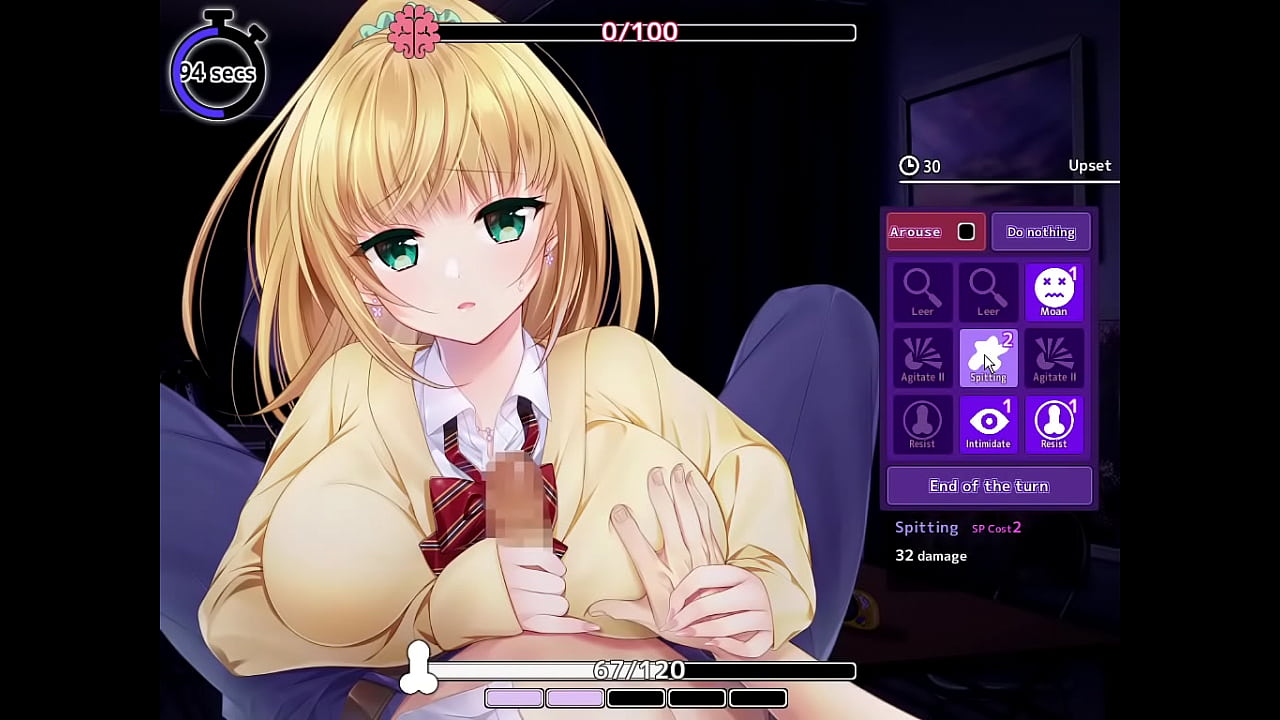Click the first Leer magnifier skill
Screen dimensions: 1280x720
pos(922,290)
